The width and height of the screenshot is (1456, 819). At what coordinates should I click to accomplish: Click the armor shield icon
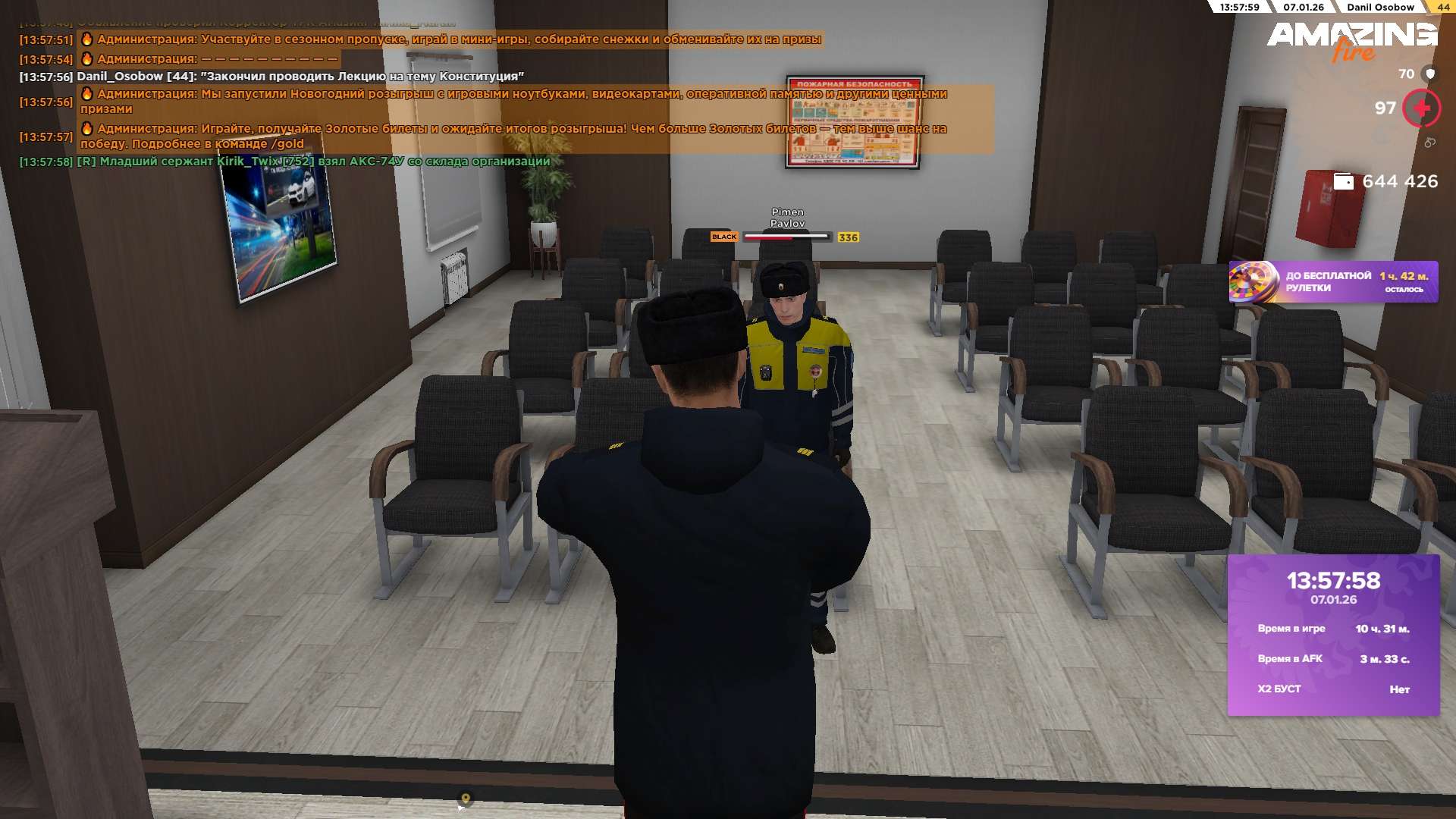pos(1430,74)
